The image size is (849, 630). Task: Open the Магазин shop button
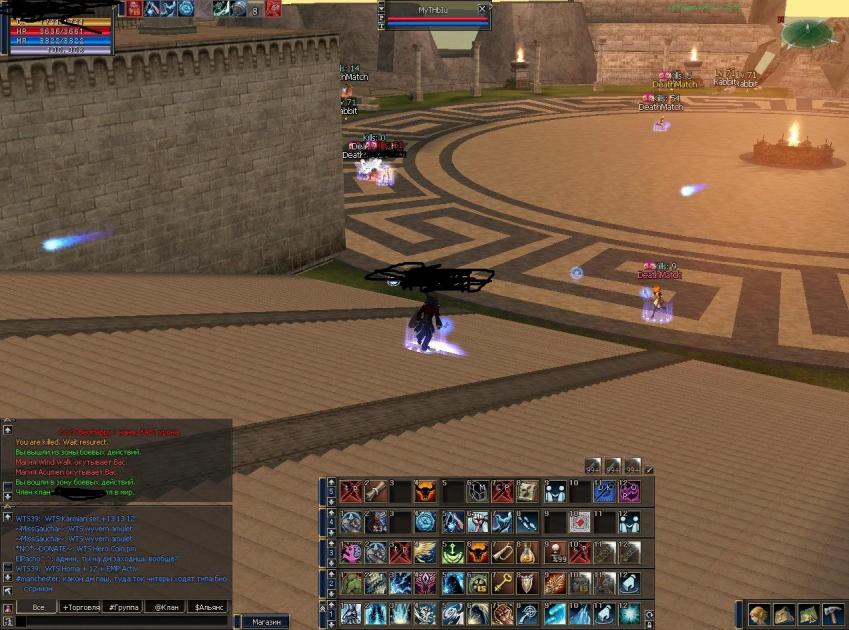click(x=266, y=621)
